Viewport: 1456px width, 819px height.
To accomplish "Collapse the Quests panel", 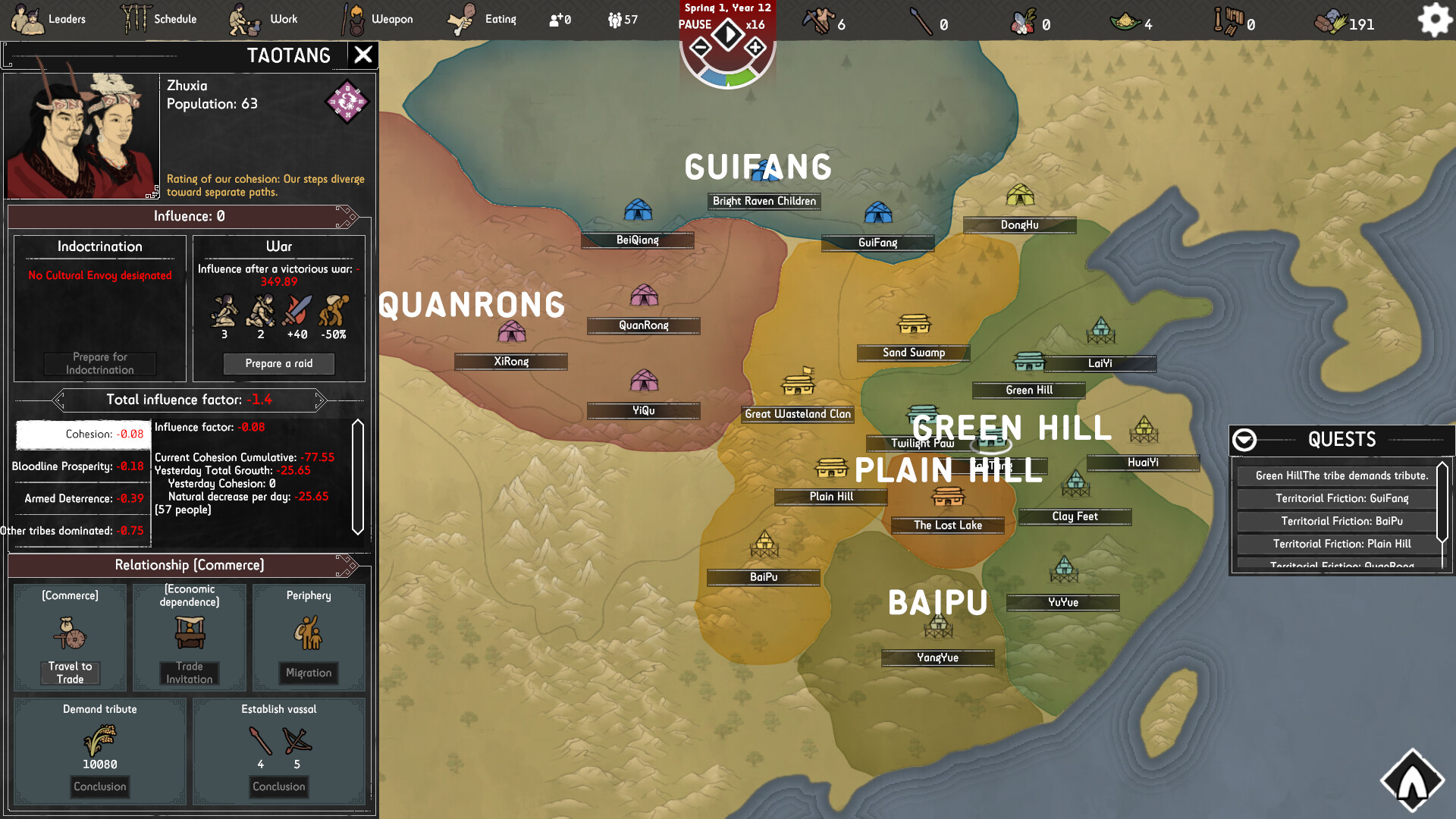I will (x=1244, y=440).
